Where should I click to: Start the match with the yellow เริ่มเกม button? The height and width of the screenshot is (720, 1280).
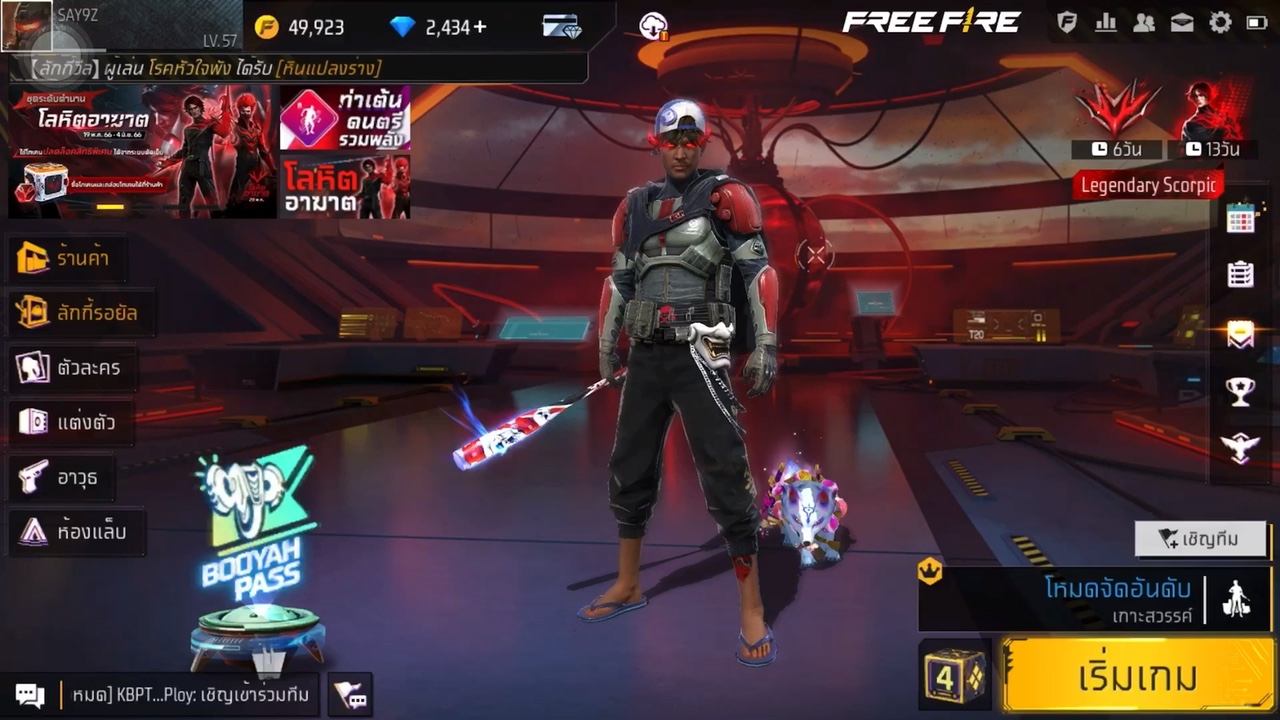[1138, 676]
